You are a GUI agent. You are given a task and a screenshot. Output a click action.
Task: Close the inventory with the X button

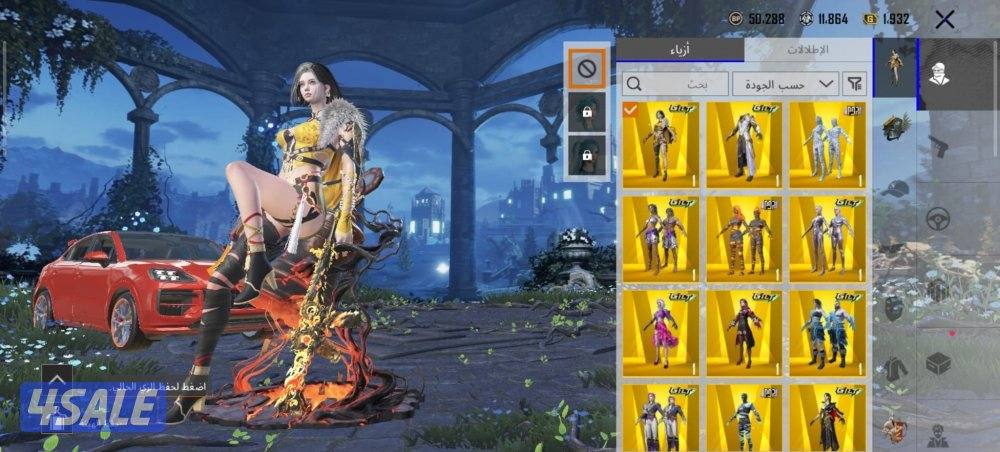point(944,19)
